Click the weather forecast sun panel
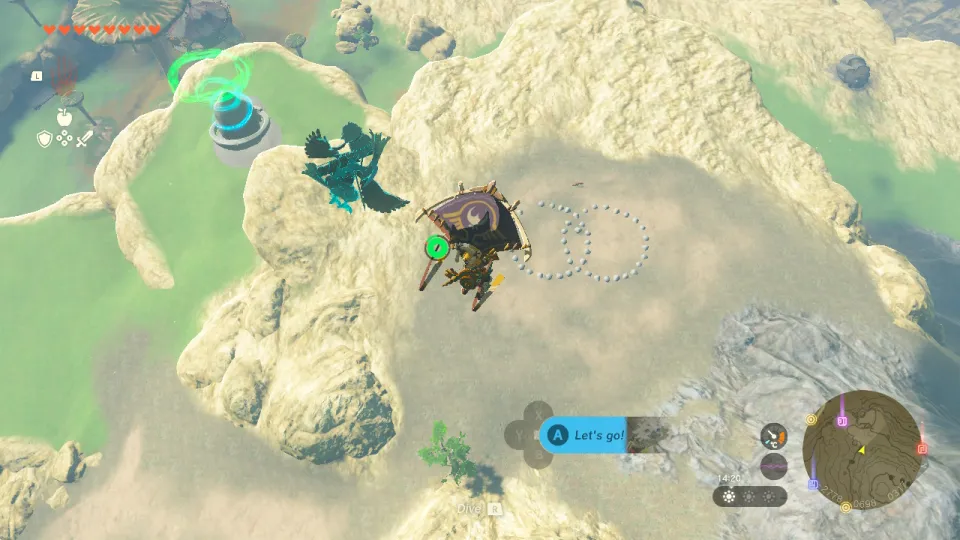960x540 pixels. pyautogui.click(x=750, y=496)
